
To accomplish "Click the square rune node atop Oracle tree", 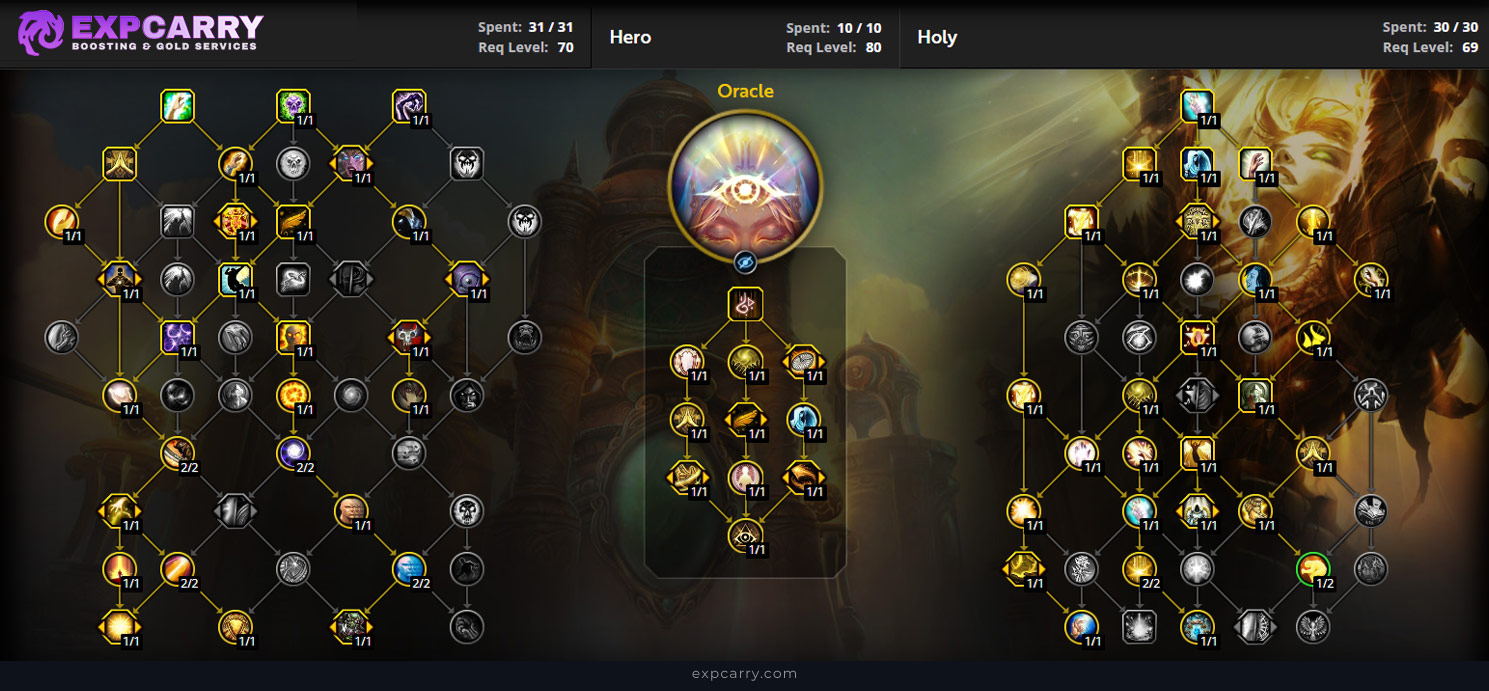I will 745,305.
